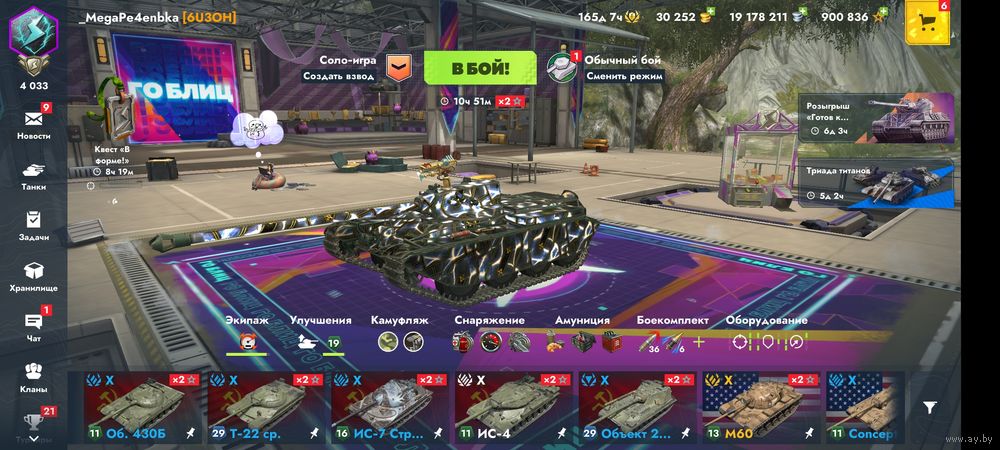Open the Новости news menu

click(33, 124)
